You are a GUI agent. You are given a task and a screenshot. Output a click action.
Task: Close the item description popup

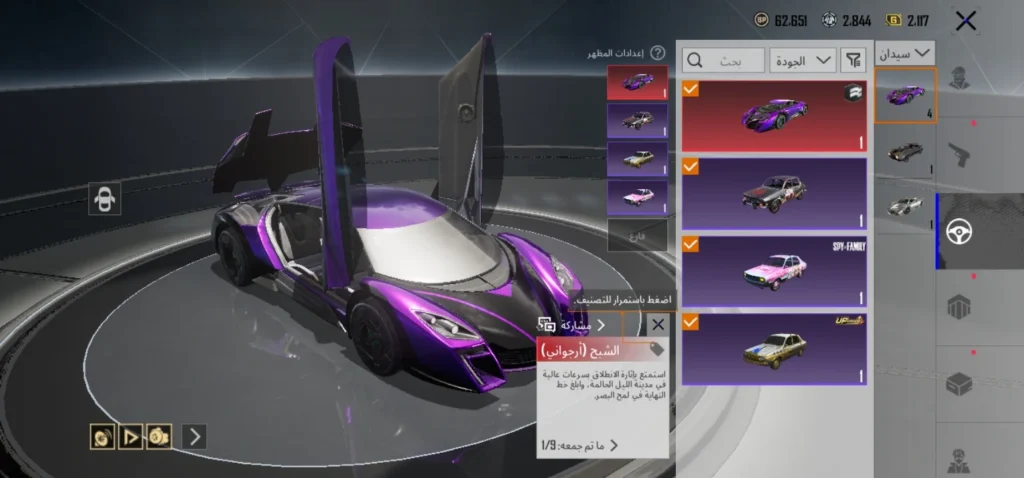pos(657,324)
